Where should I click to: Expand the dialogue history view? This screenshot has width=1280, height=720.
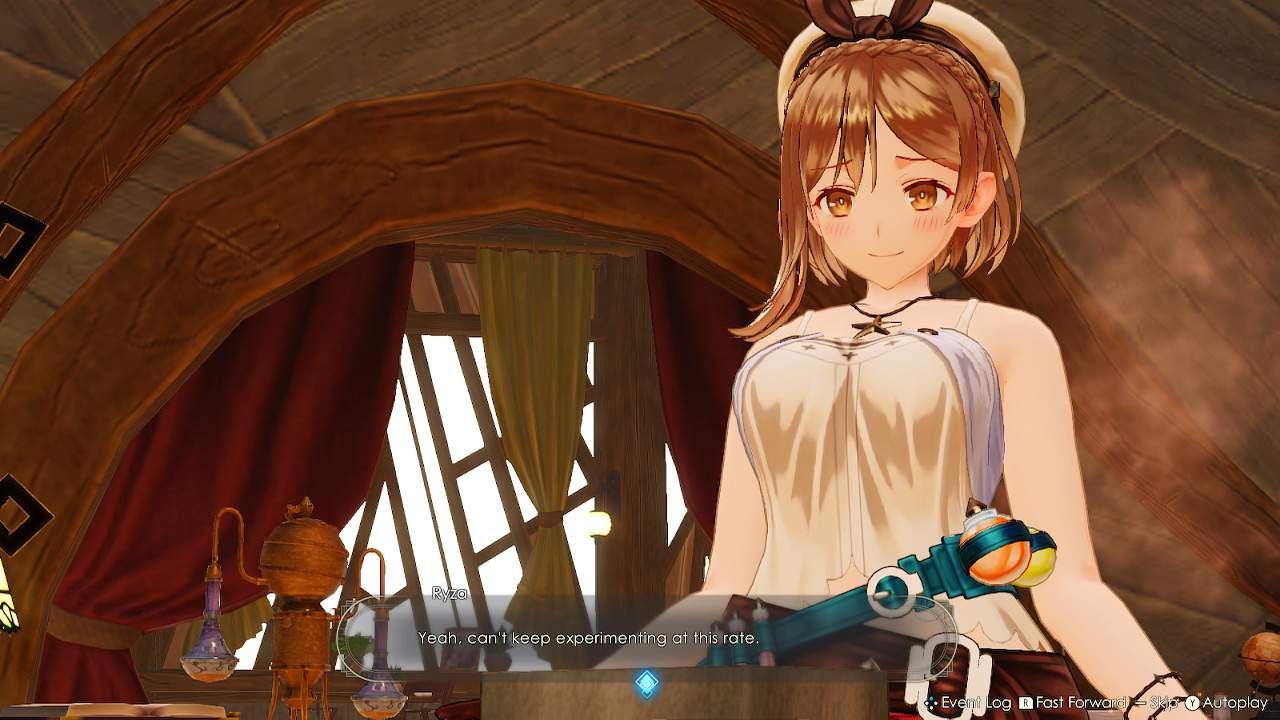coord(975,701)
